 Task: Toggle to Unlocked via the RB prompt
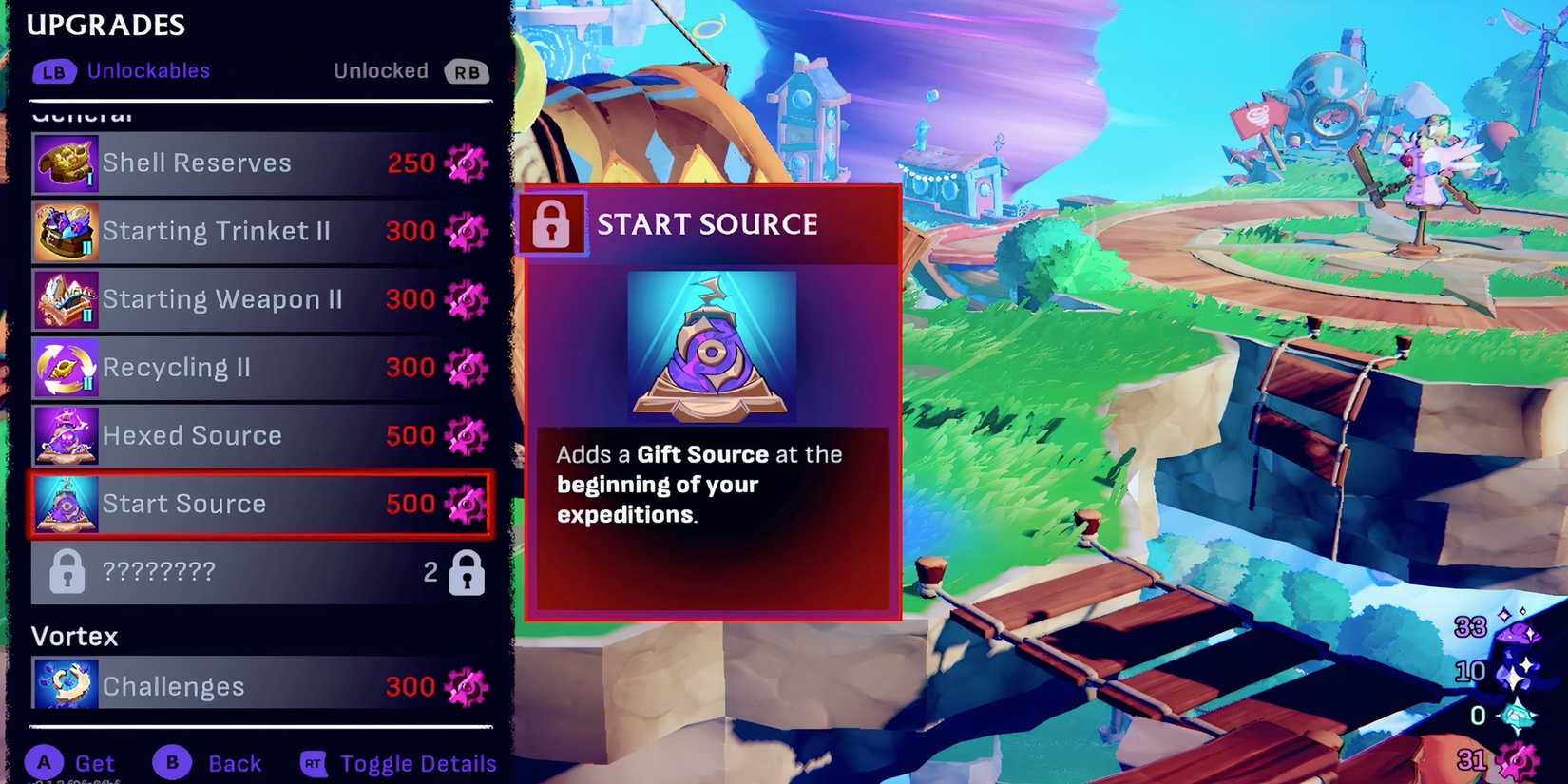(467, 70)
